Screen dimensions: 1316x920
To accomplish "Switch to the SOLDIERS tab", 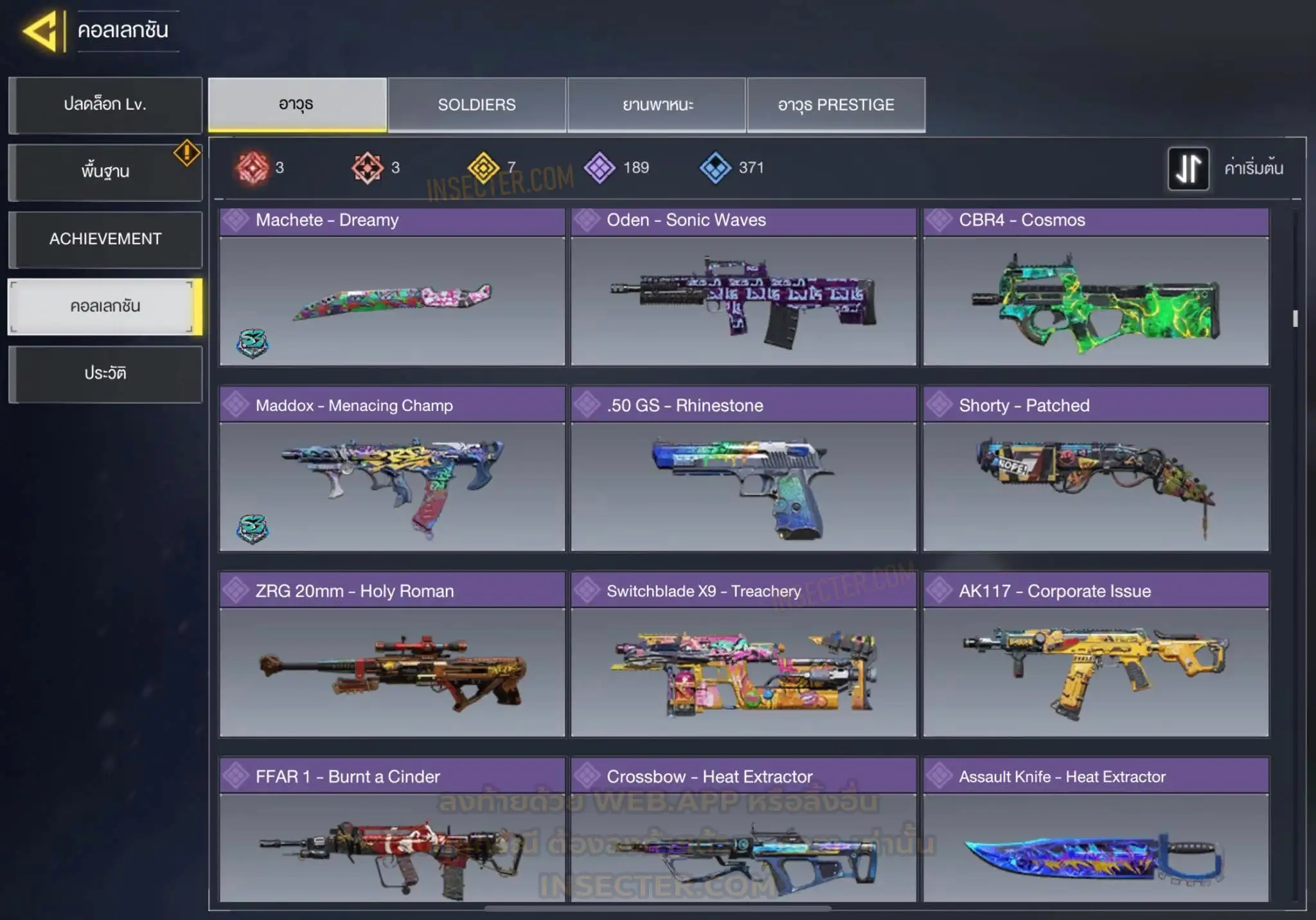I will coord(477,105).
